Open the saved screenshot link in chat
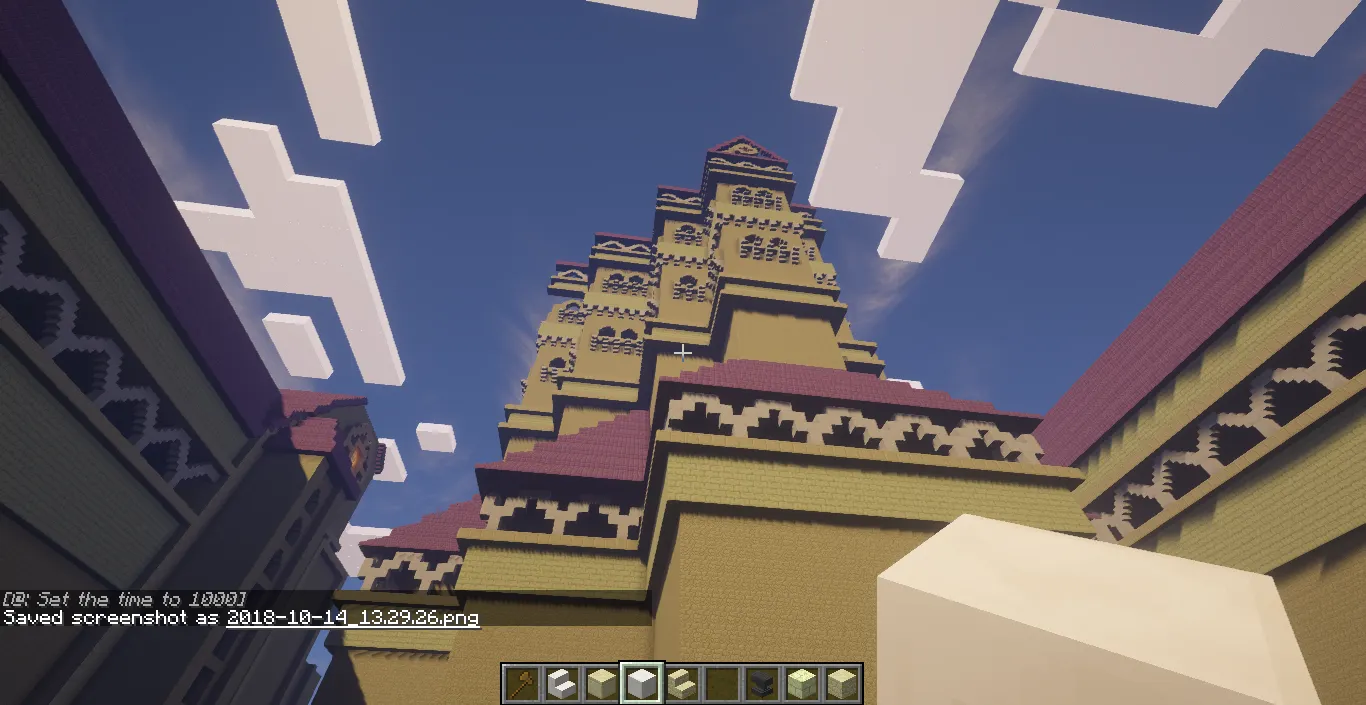 [353, 618]
